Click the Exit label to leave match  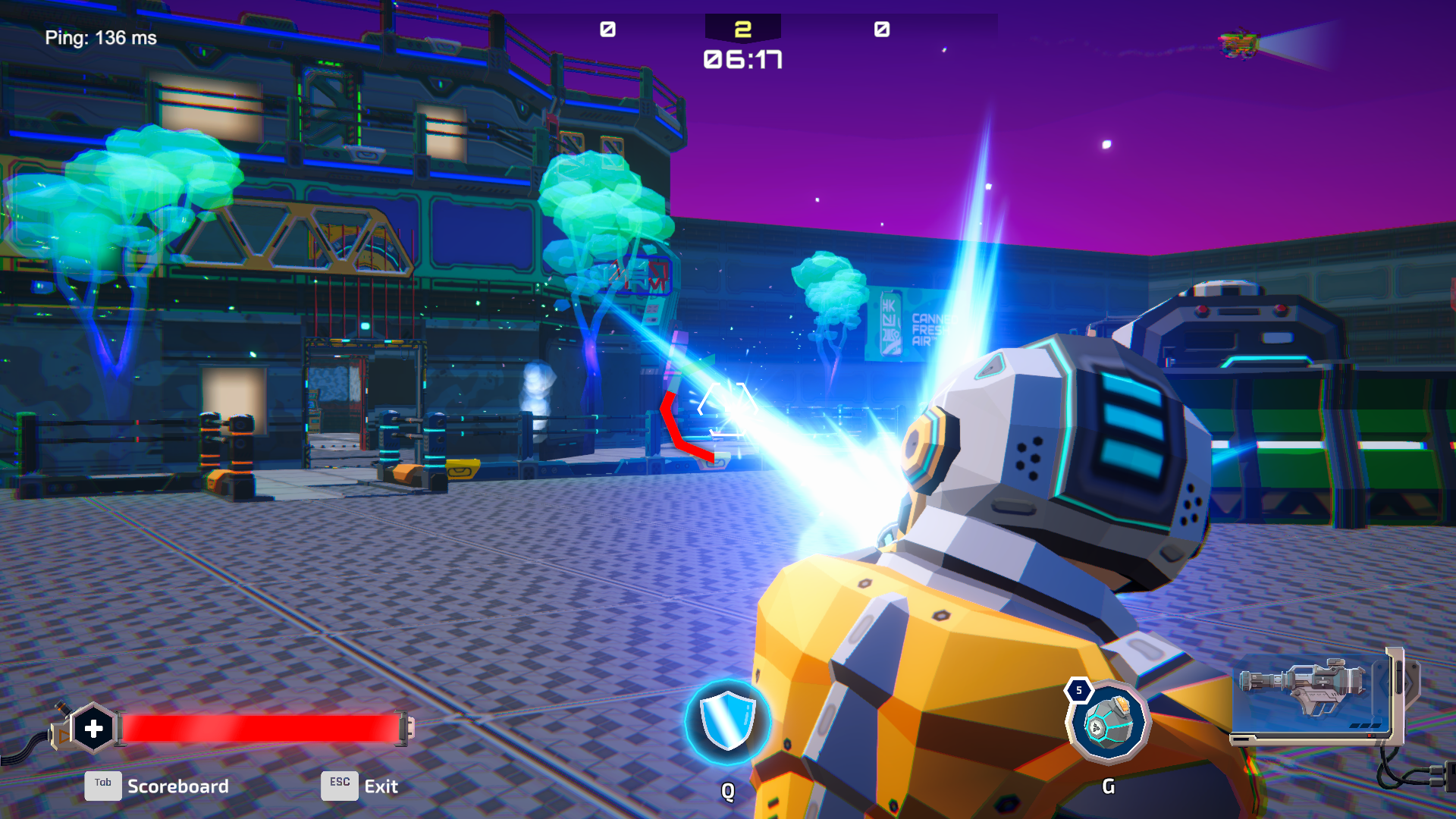coord(380,786)
